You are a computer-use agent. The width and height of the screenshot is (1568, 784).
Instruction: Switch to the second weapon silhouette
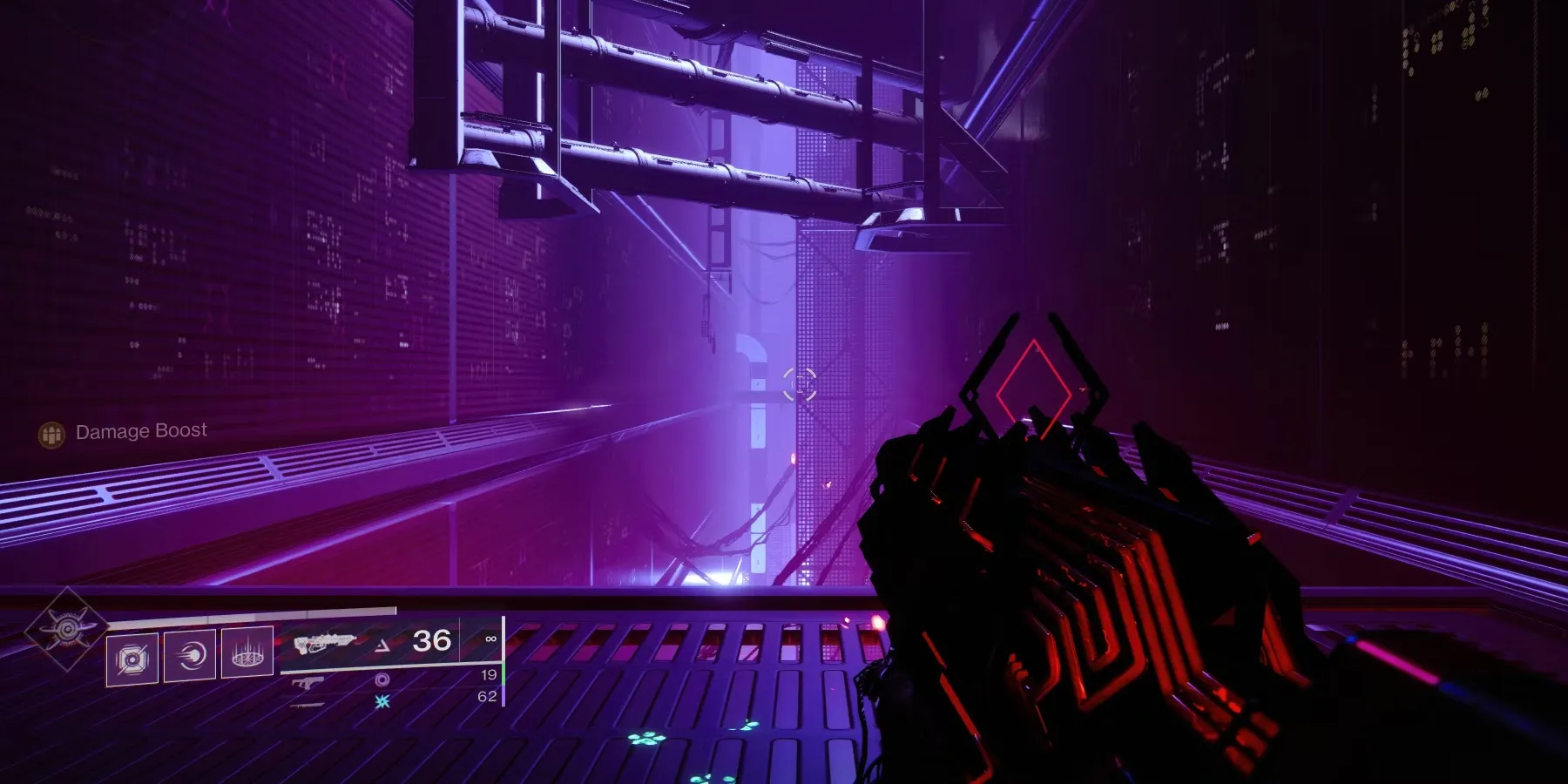[308, 684]
